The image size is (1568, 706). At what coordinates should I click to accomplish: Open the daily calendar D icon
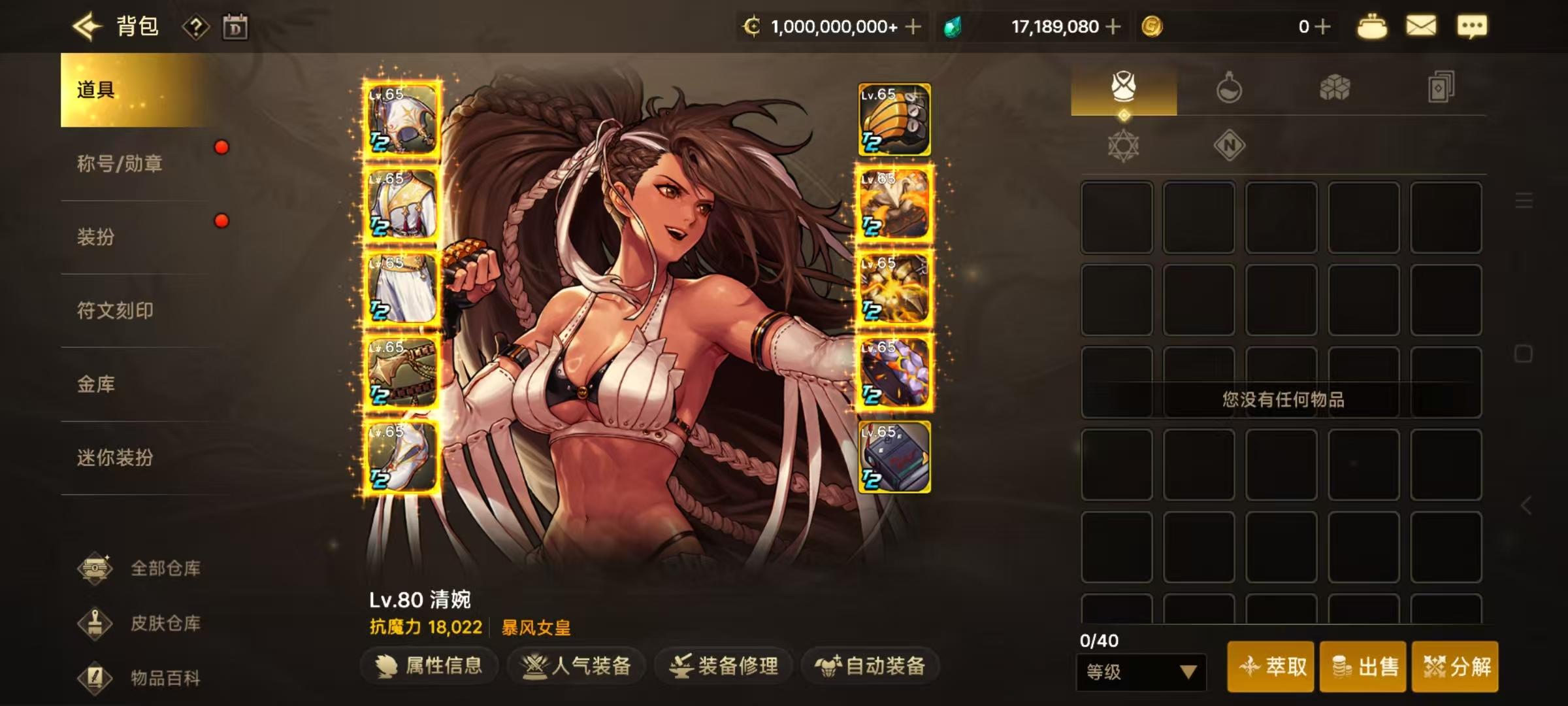(x=237, y=26)
